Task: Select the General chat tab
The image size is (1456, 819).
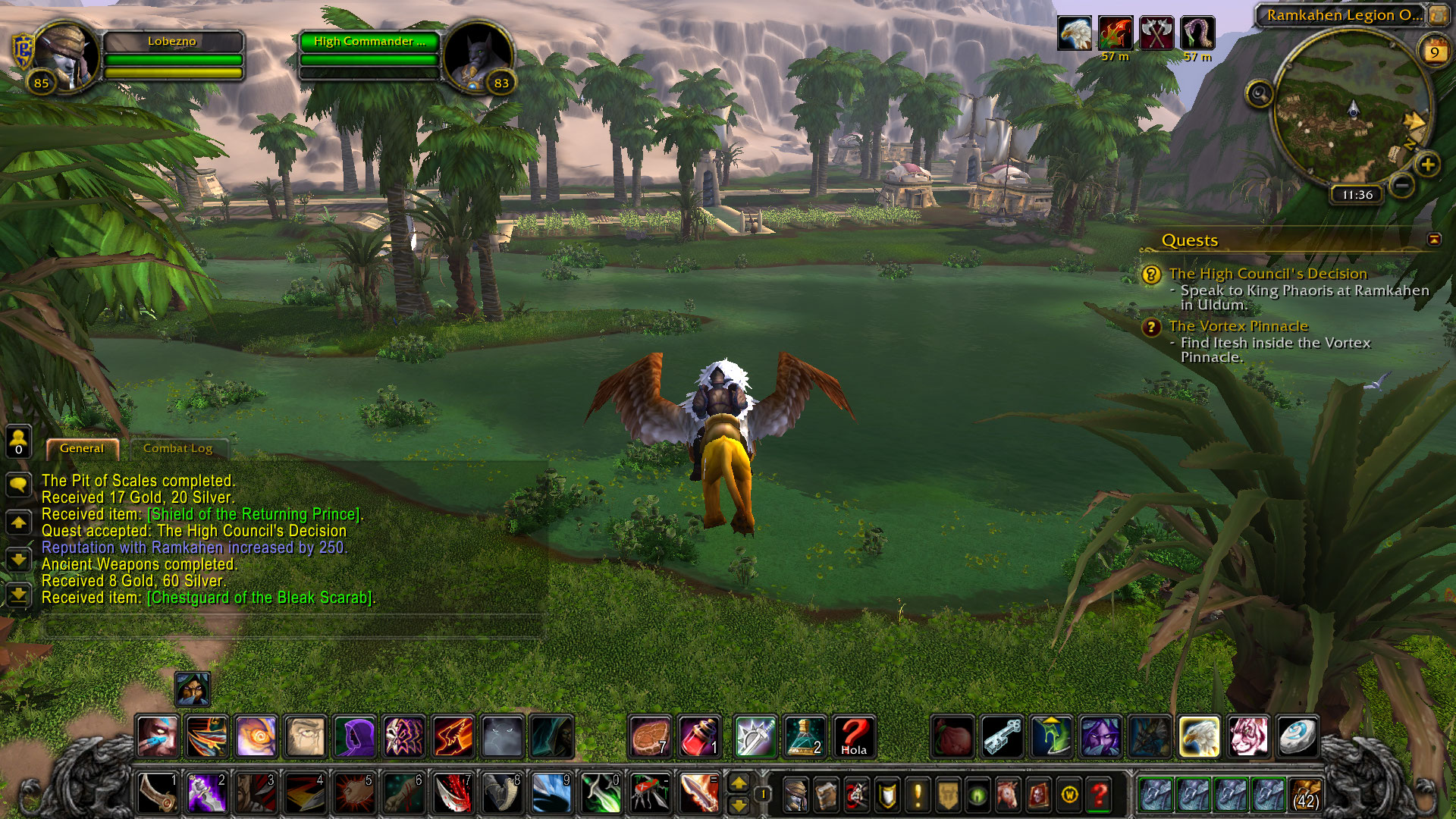Action: point(82,448)
